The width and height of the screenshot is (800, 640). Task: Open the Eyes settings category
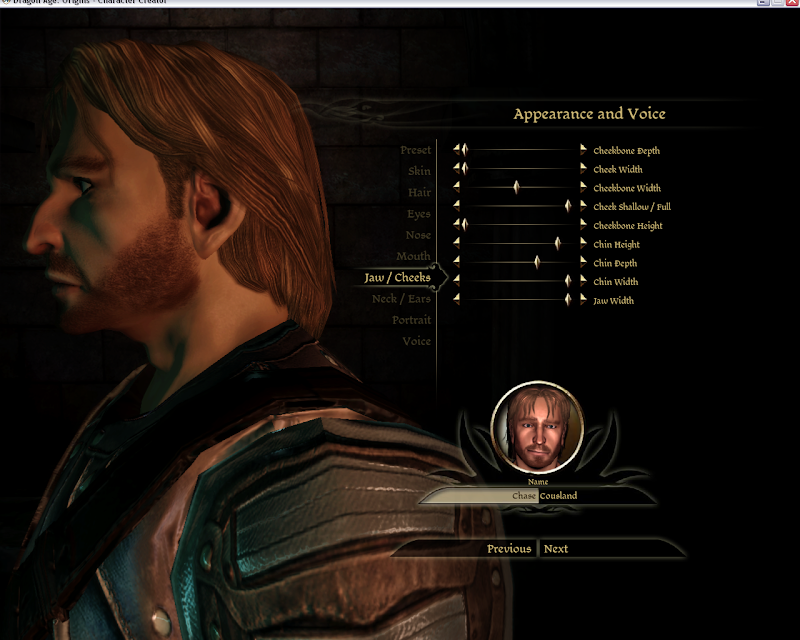[418, 214]
